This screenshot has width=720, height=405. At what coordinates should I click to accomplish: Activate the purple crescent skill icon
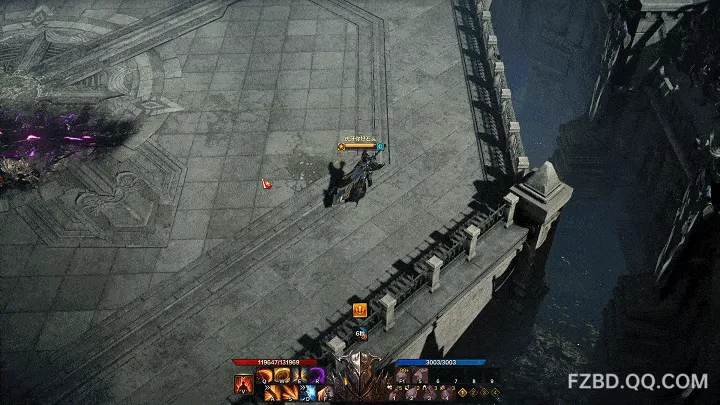point(318,376)
